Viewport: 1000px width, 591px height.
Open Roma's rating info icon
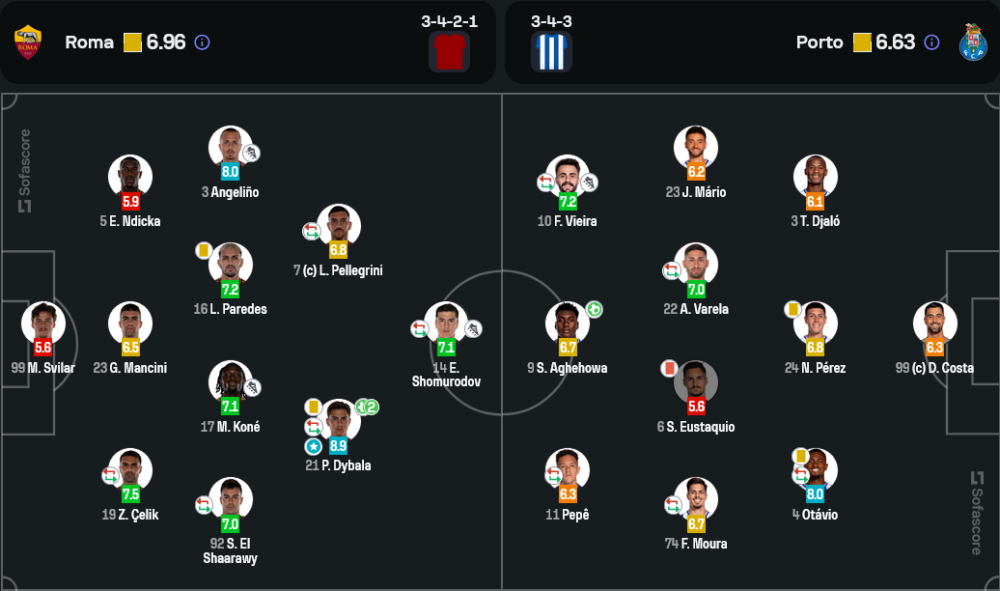(202, 42)
